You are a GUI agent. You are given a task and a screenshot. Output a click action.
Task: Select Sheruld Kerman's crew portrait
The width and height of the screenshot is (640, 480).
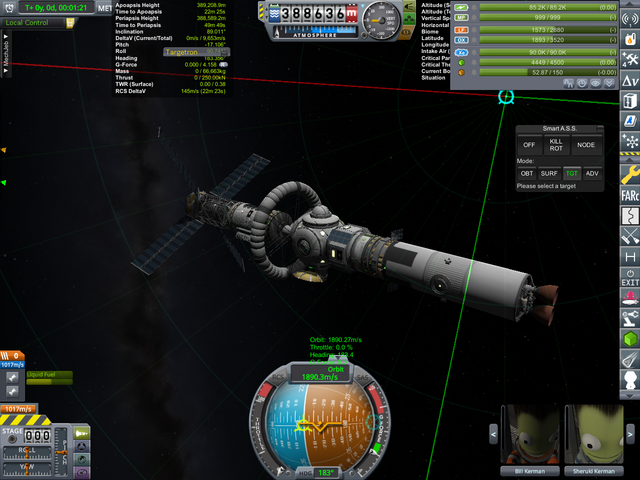point(594,434)
